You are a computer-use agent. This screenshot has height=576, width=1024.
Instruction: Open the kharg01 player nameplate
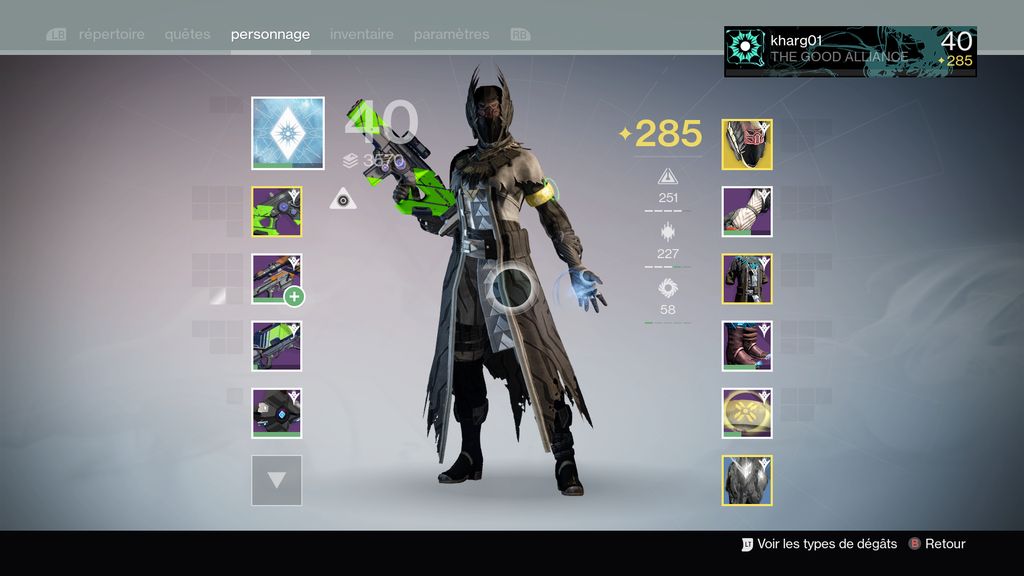pyautogui.click(x=850, y=51)
